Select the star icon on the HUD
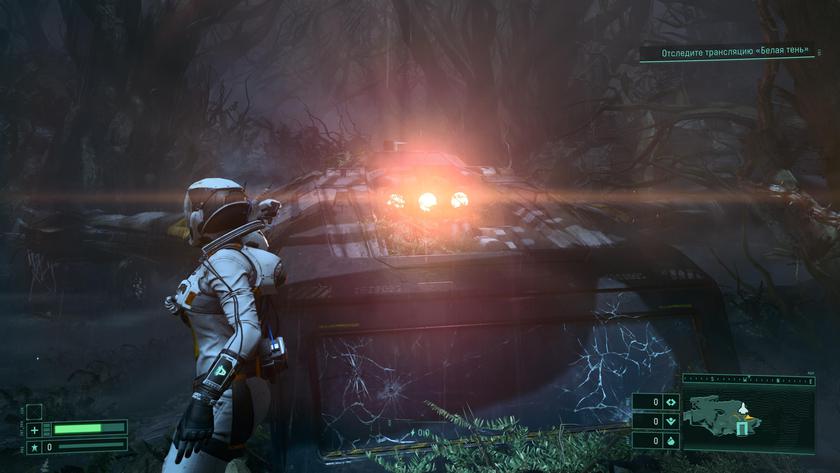Screen dimensions: 840x473 [x=35, y=447]
